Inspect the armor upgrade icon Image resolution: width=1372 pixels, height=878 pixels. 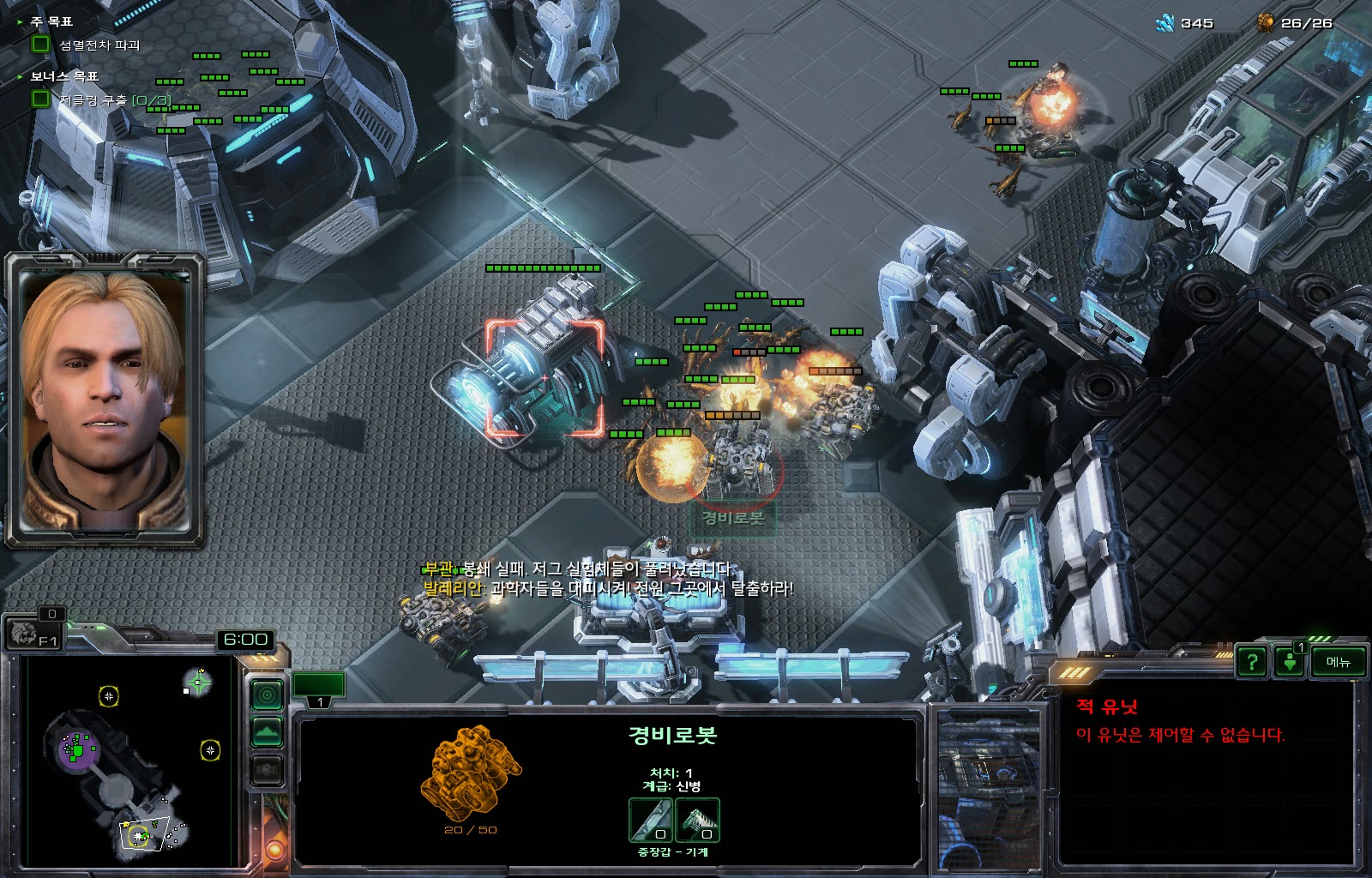(697, 821)
